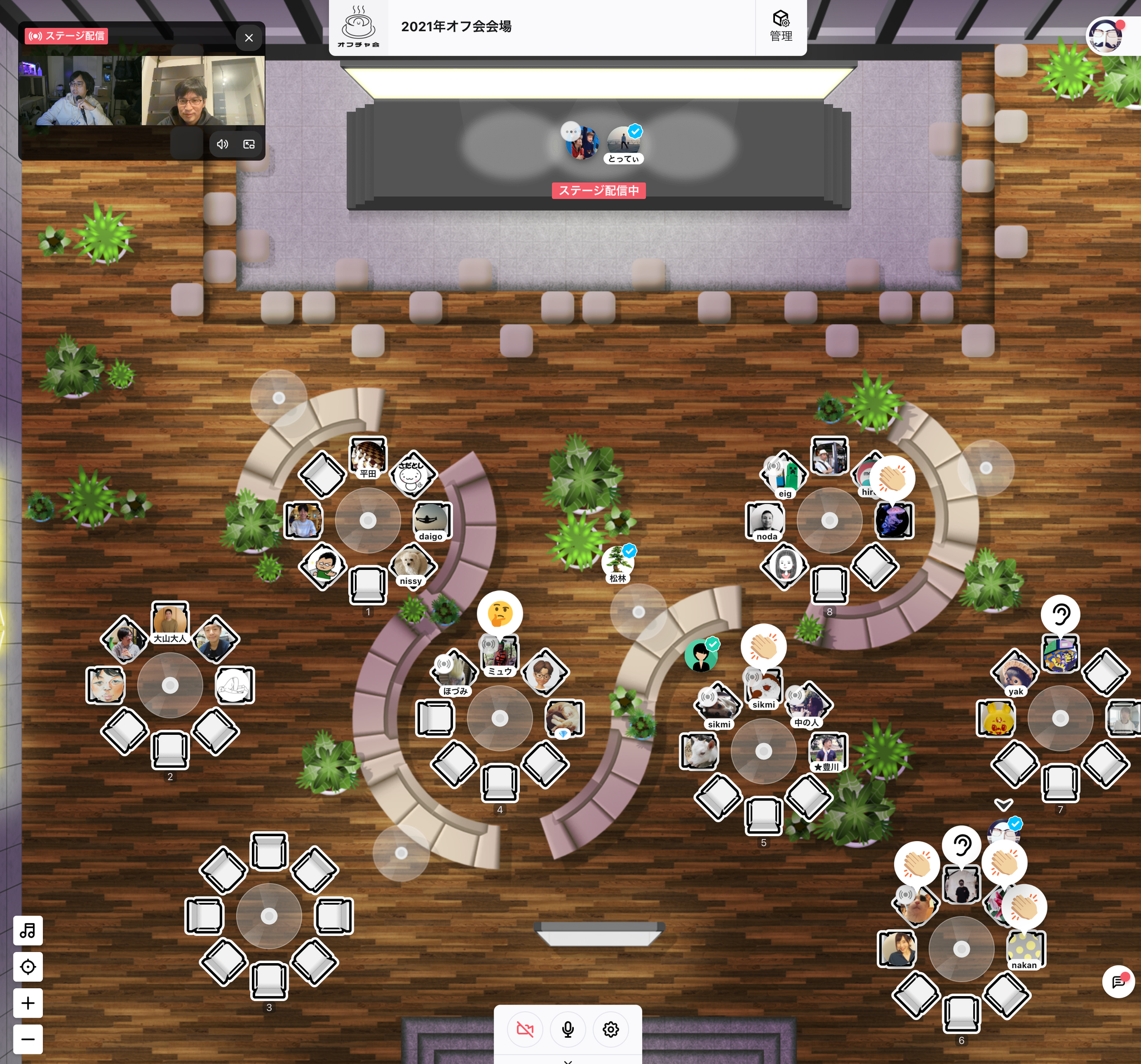The height and width of the screenshot is (1064, 1141).
Task: Recenter the view with the crosshair button
Action: [27, 967]
